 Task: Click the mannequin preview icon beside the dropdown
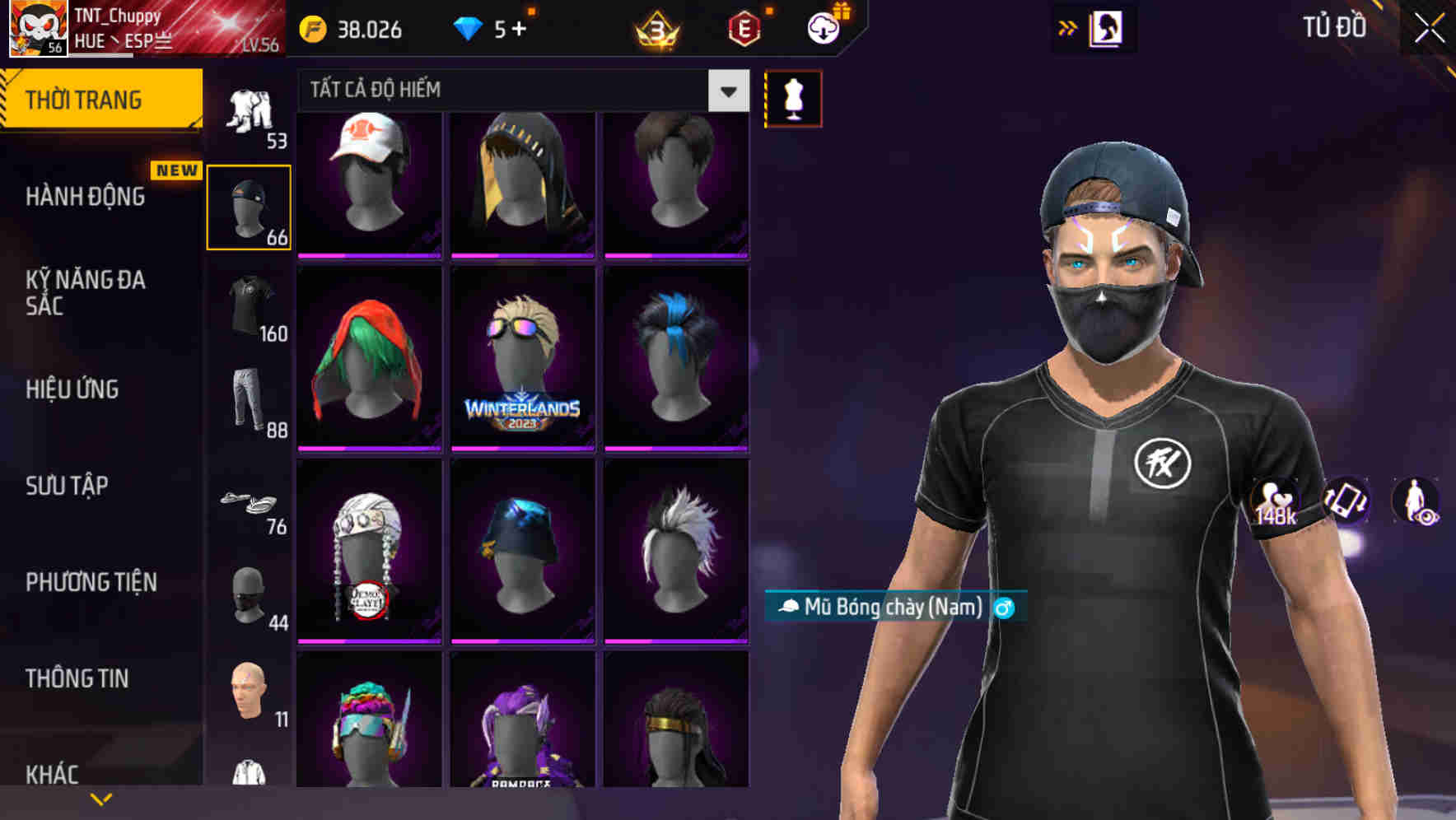pos(793,97)
